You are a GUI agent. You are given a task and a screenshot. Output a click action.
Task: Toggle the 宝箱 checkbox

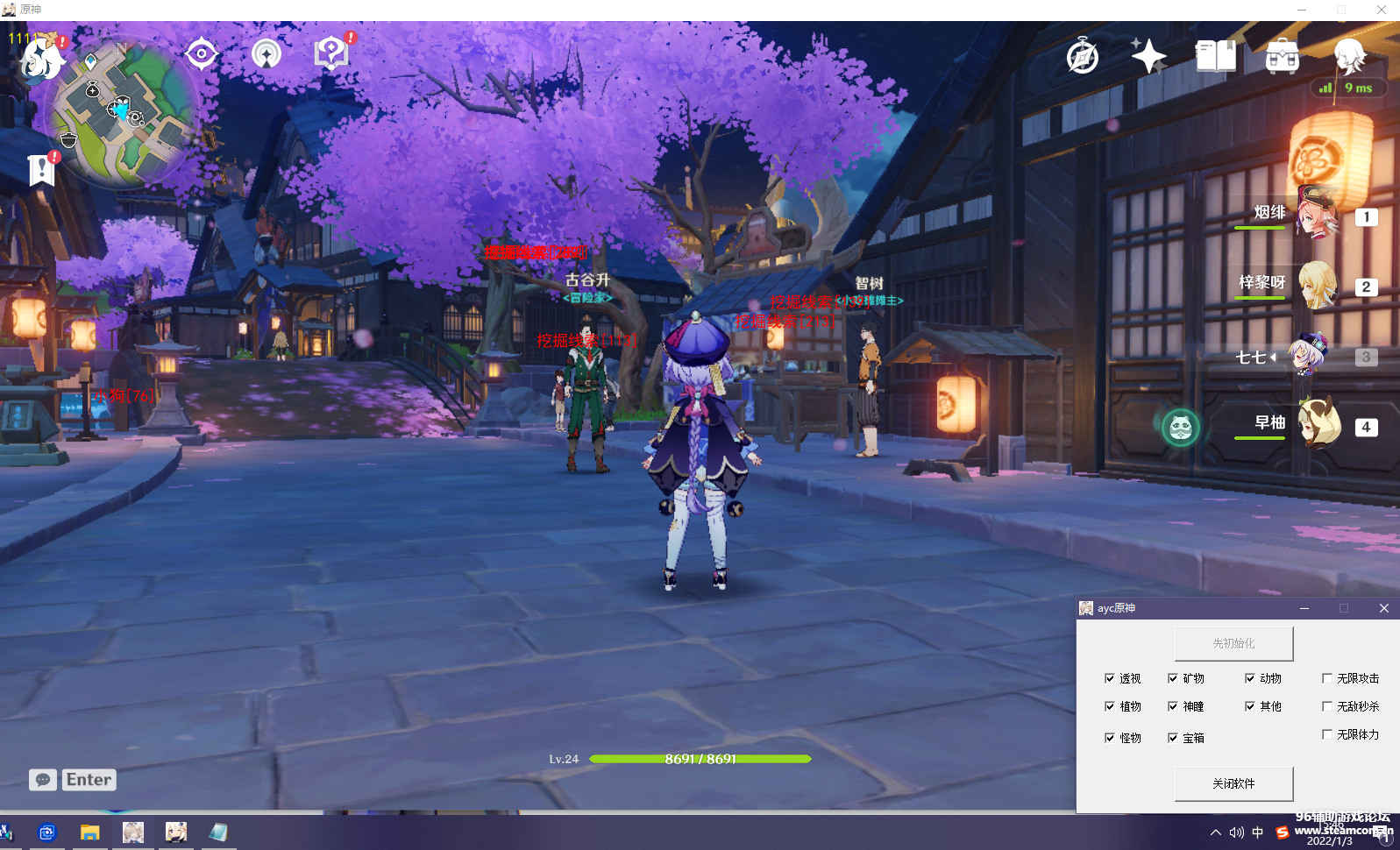click(x=1173, y=738)
